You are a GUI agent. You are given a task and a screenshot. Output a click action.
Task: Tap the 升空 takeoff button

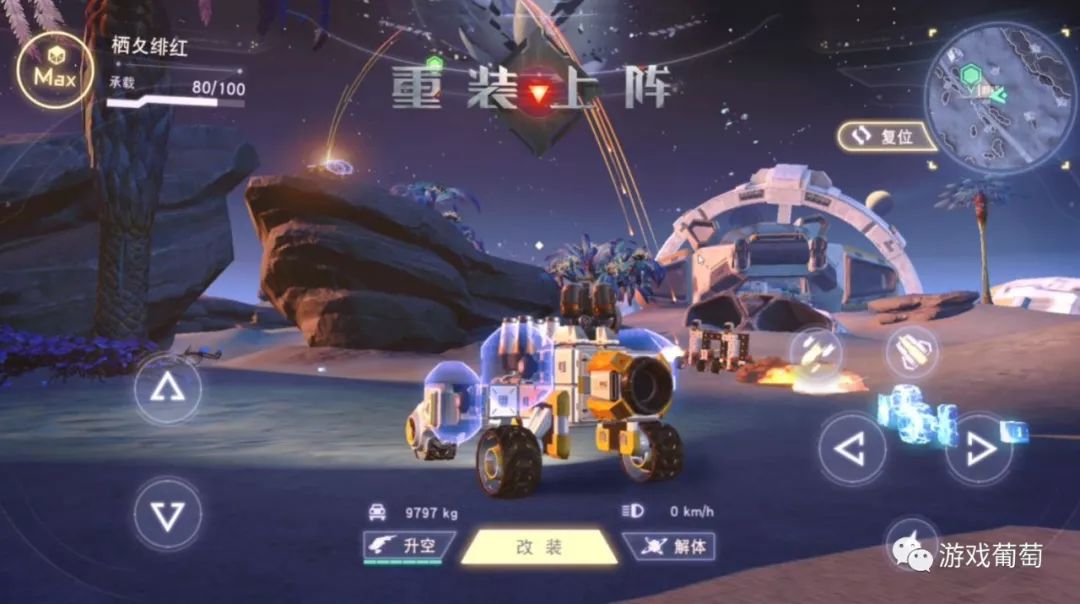pyautogui.click(x=408, y=547)
